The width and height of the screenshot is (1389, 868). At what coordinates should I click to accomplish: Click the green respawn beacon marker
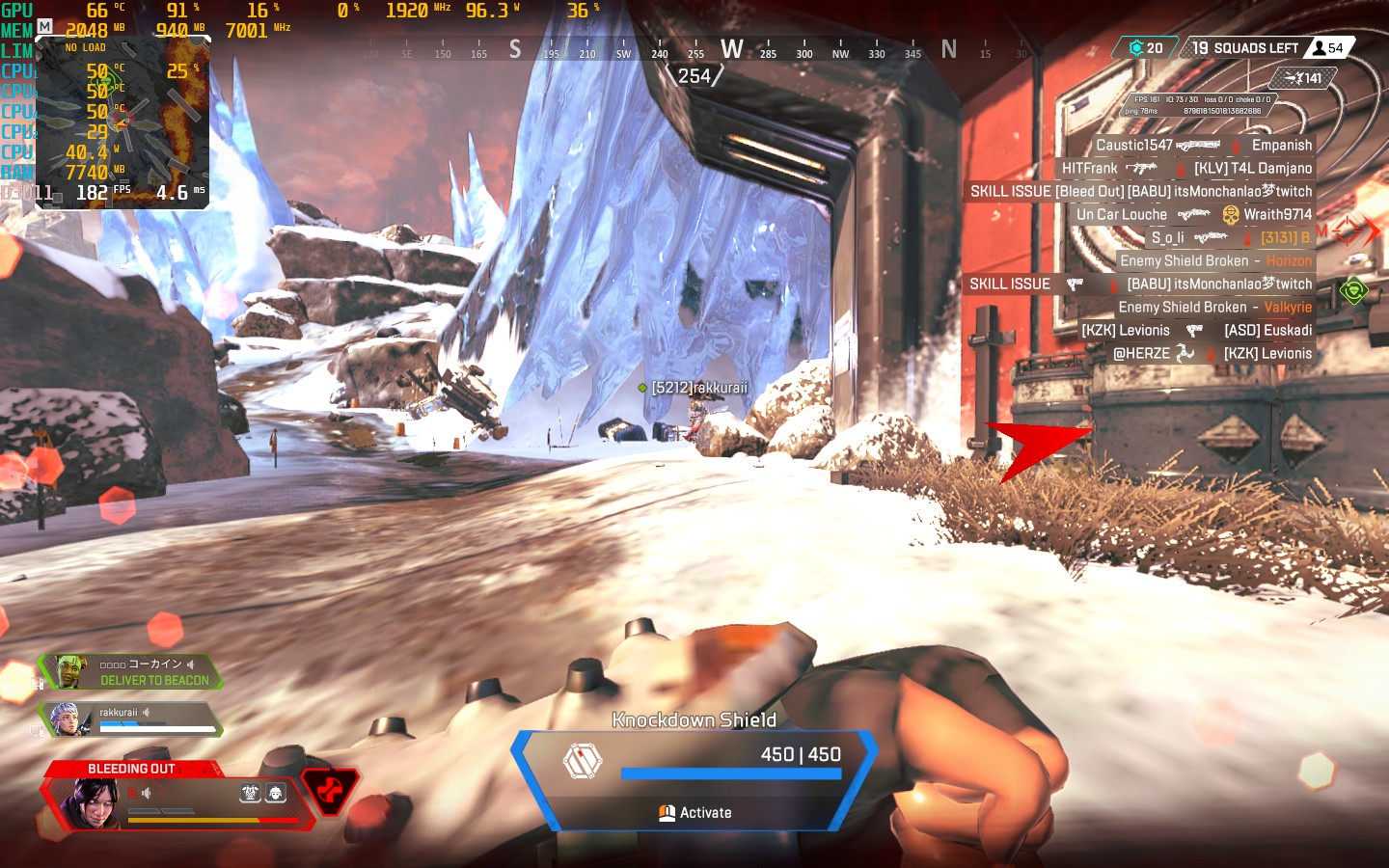[1353, 289]
